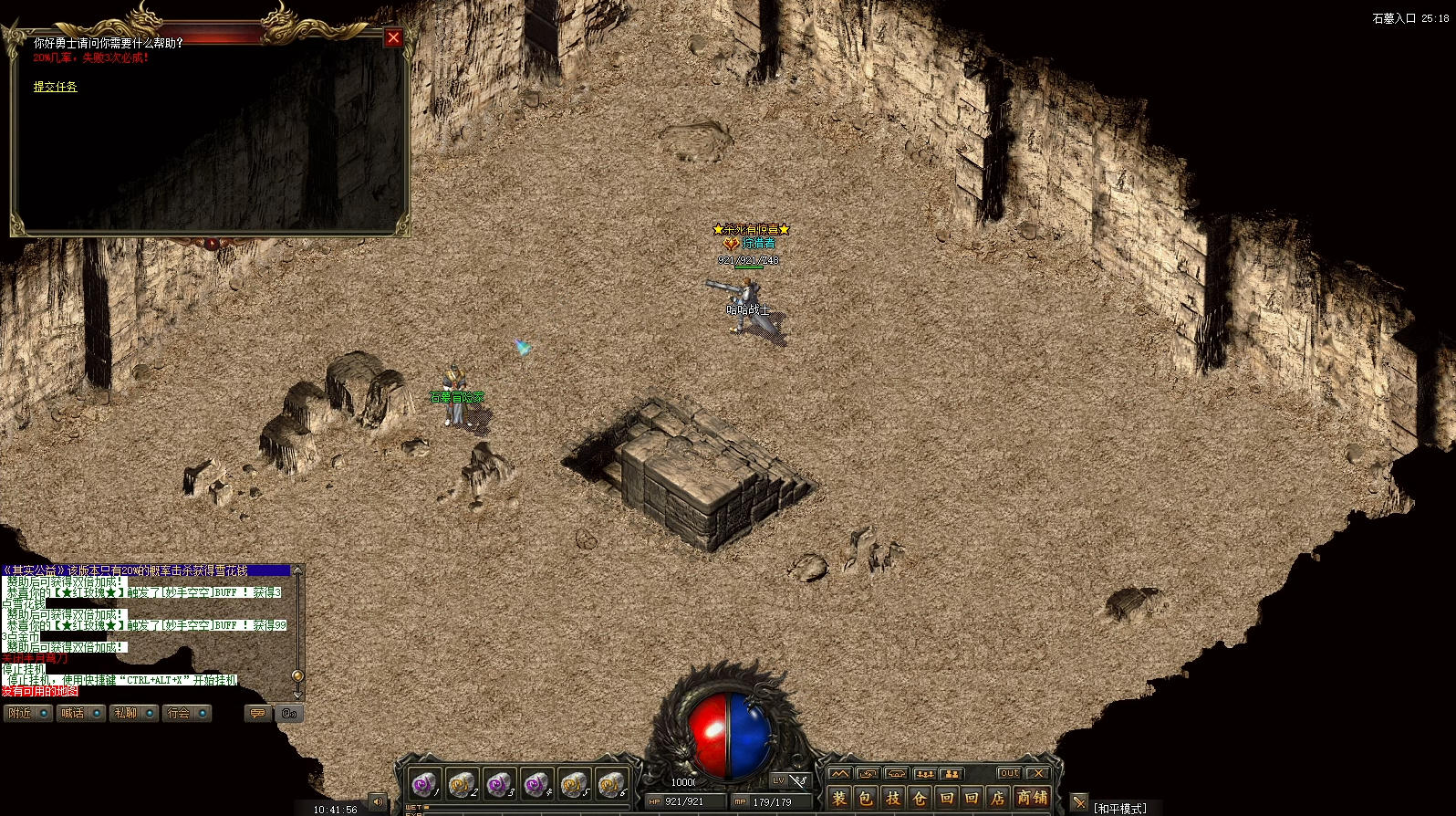Click the 'out' logout button

pos(1008,773)
